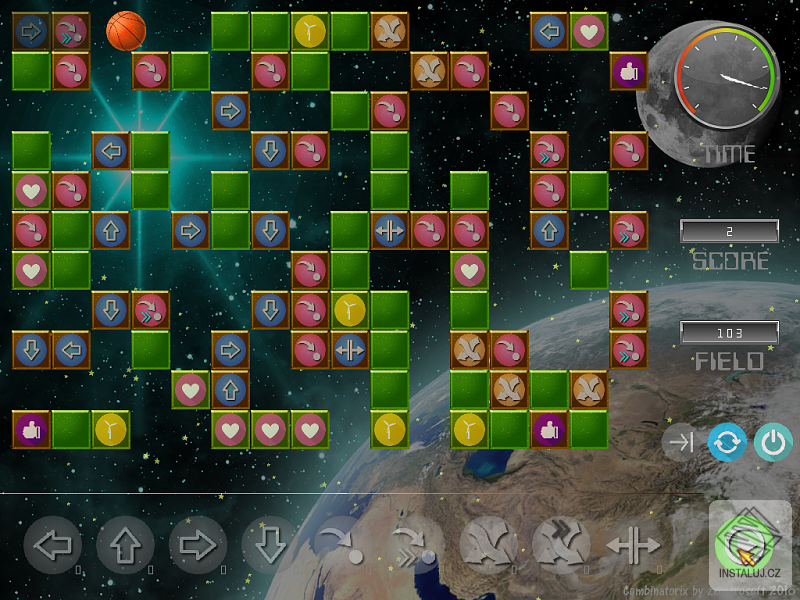Select the crossed-arrows tool with double chevron
Screen dimensions: 800x600
tap(560, 546)
